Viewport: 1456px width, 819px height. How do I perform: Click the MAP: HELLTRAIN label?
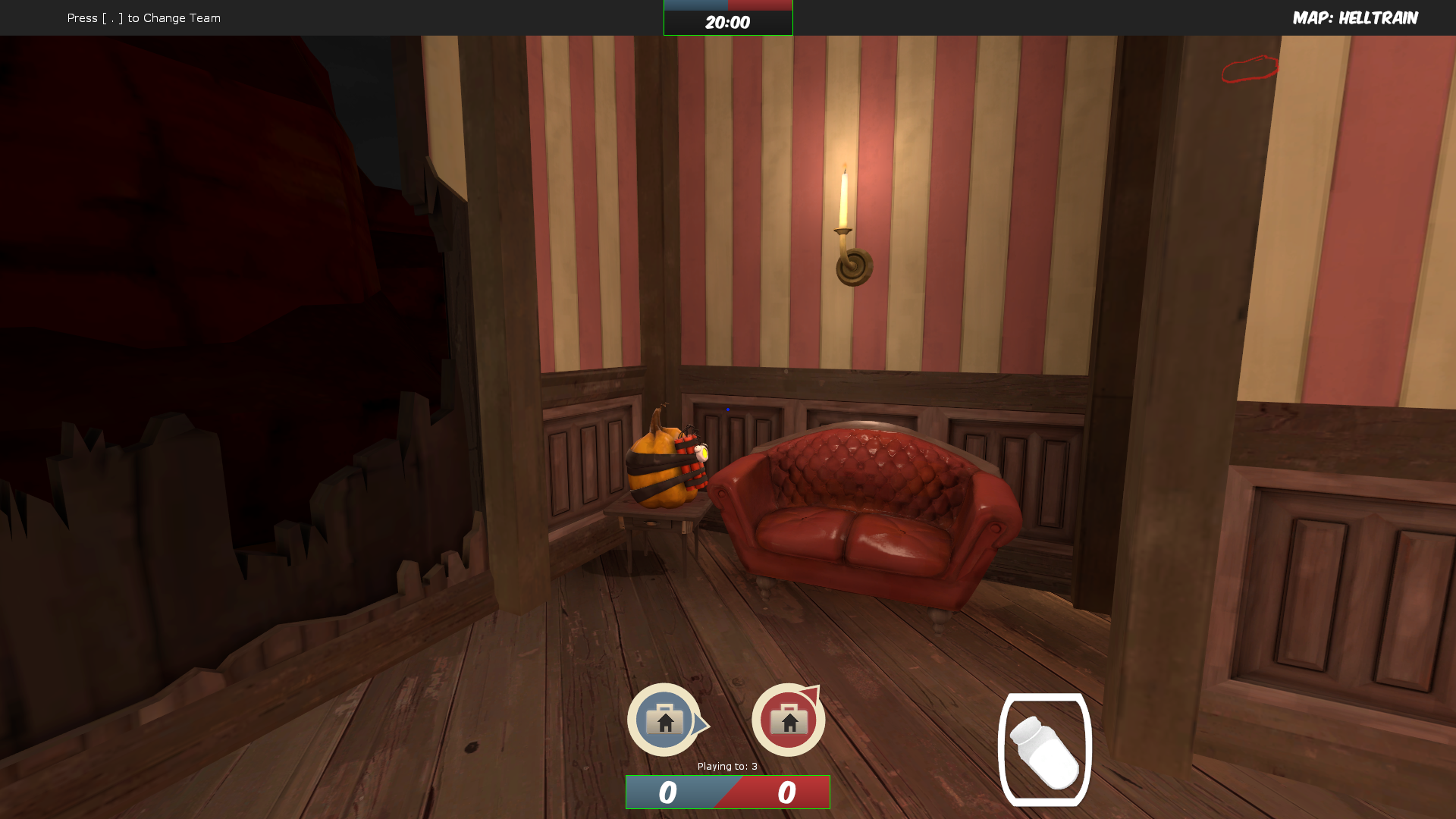pos(1356,17)
